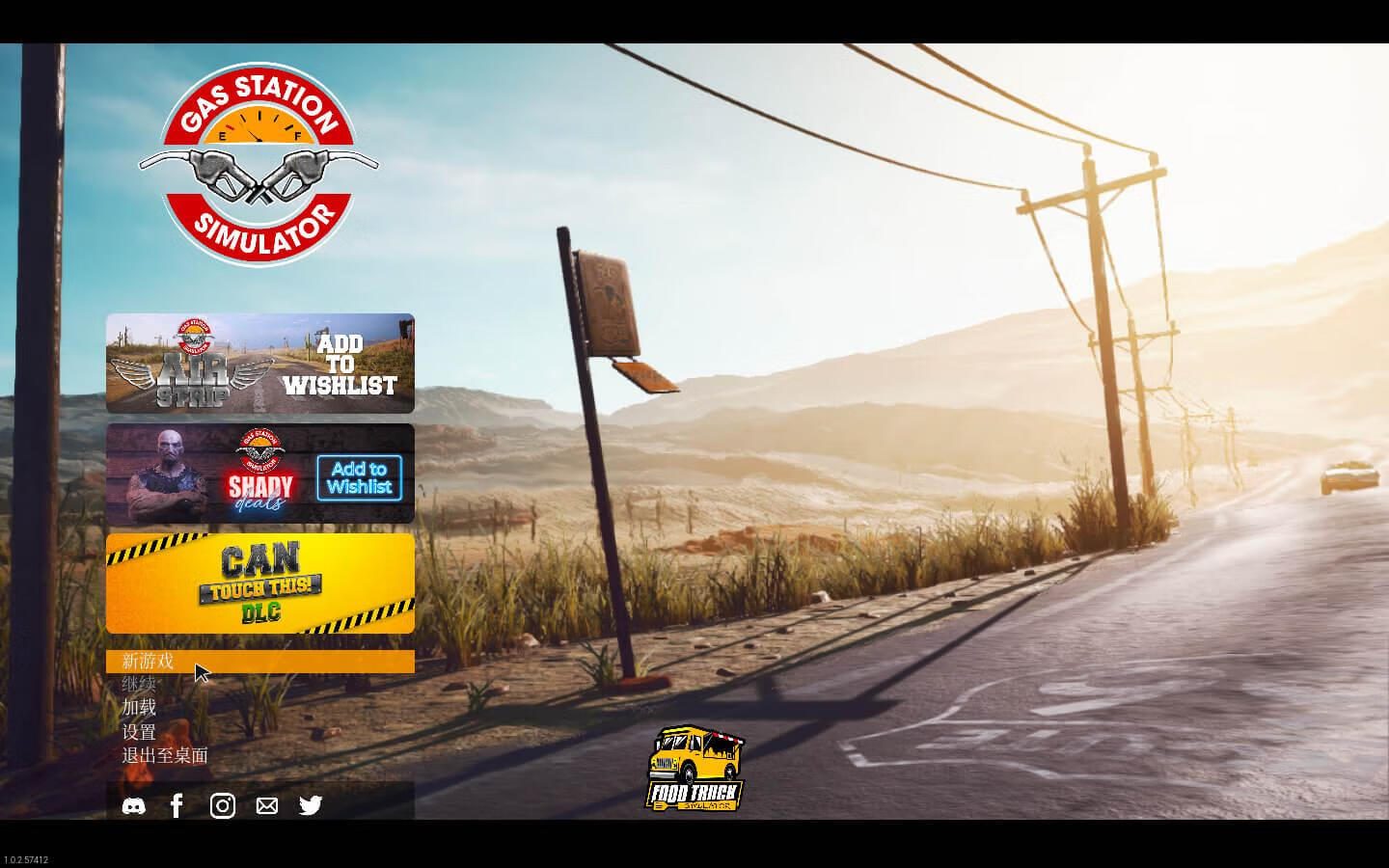The image size is (1389, 868).
Task: Open the 设置 settings menu
Action: click(x=139, y=732)
